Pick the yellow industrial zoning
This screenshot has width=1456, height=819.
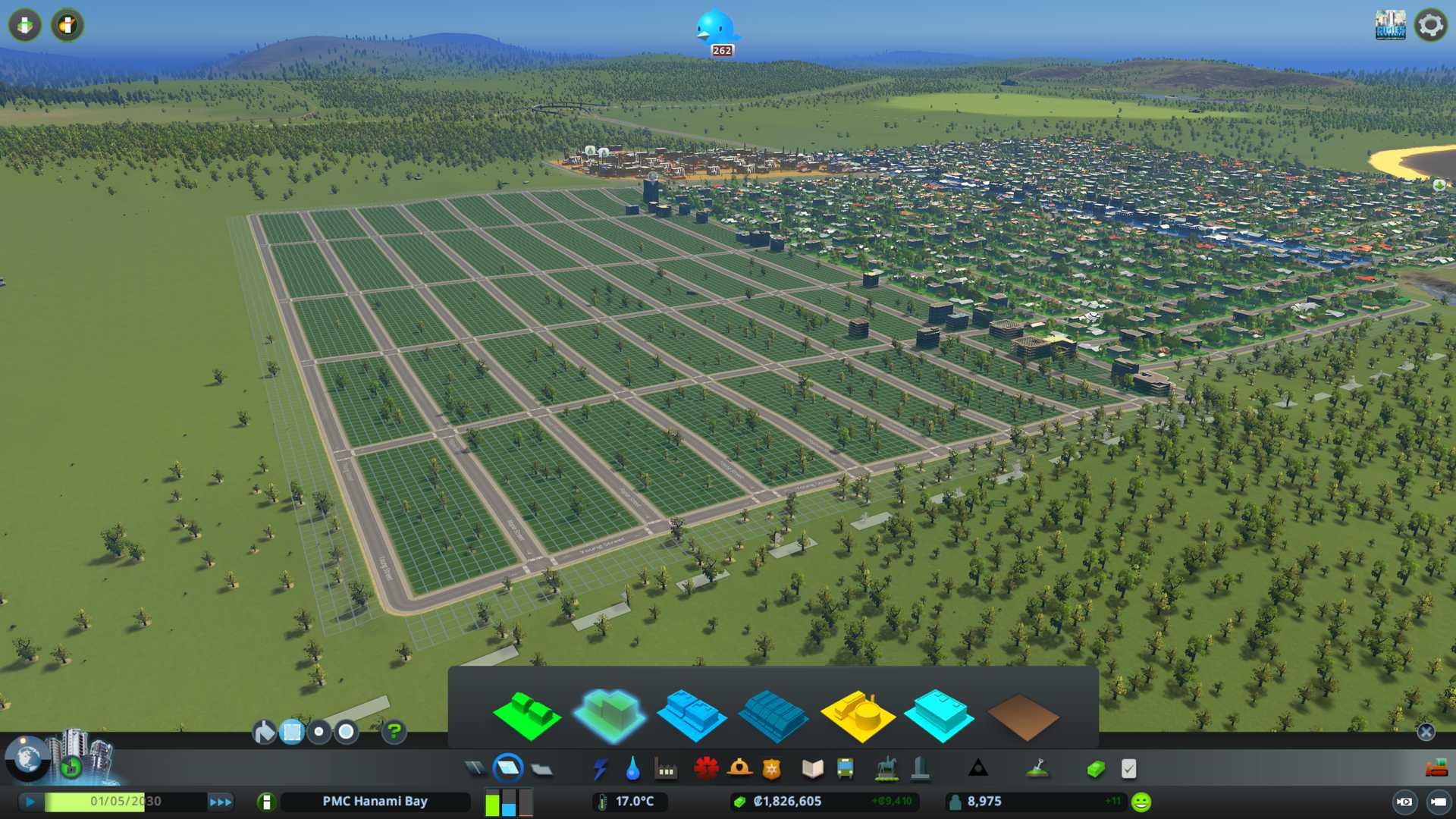(857, 715)
